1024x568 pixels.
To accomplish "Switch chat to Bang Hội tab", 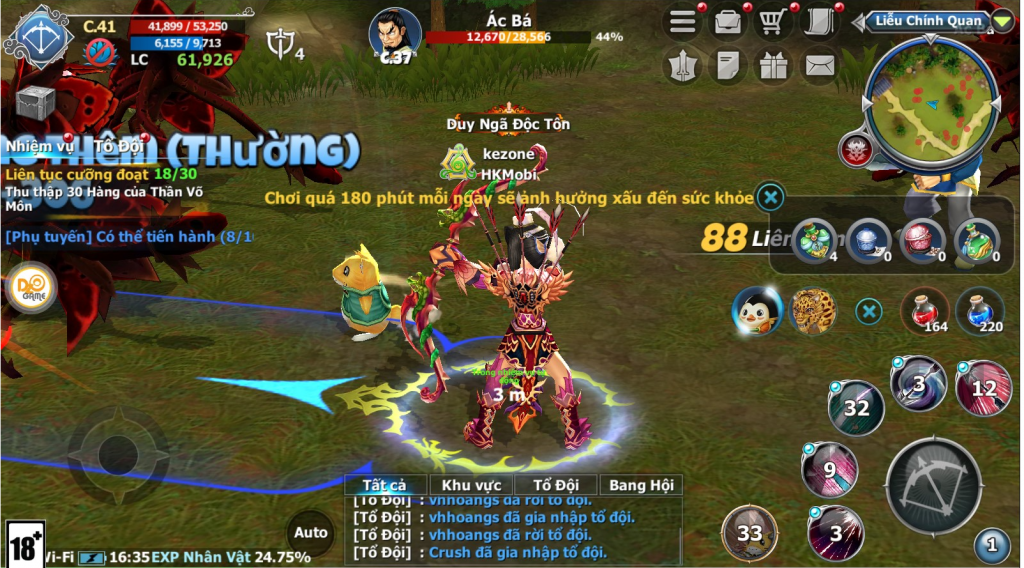I will coord(641,485).
